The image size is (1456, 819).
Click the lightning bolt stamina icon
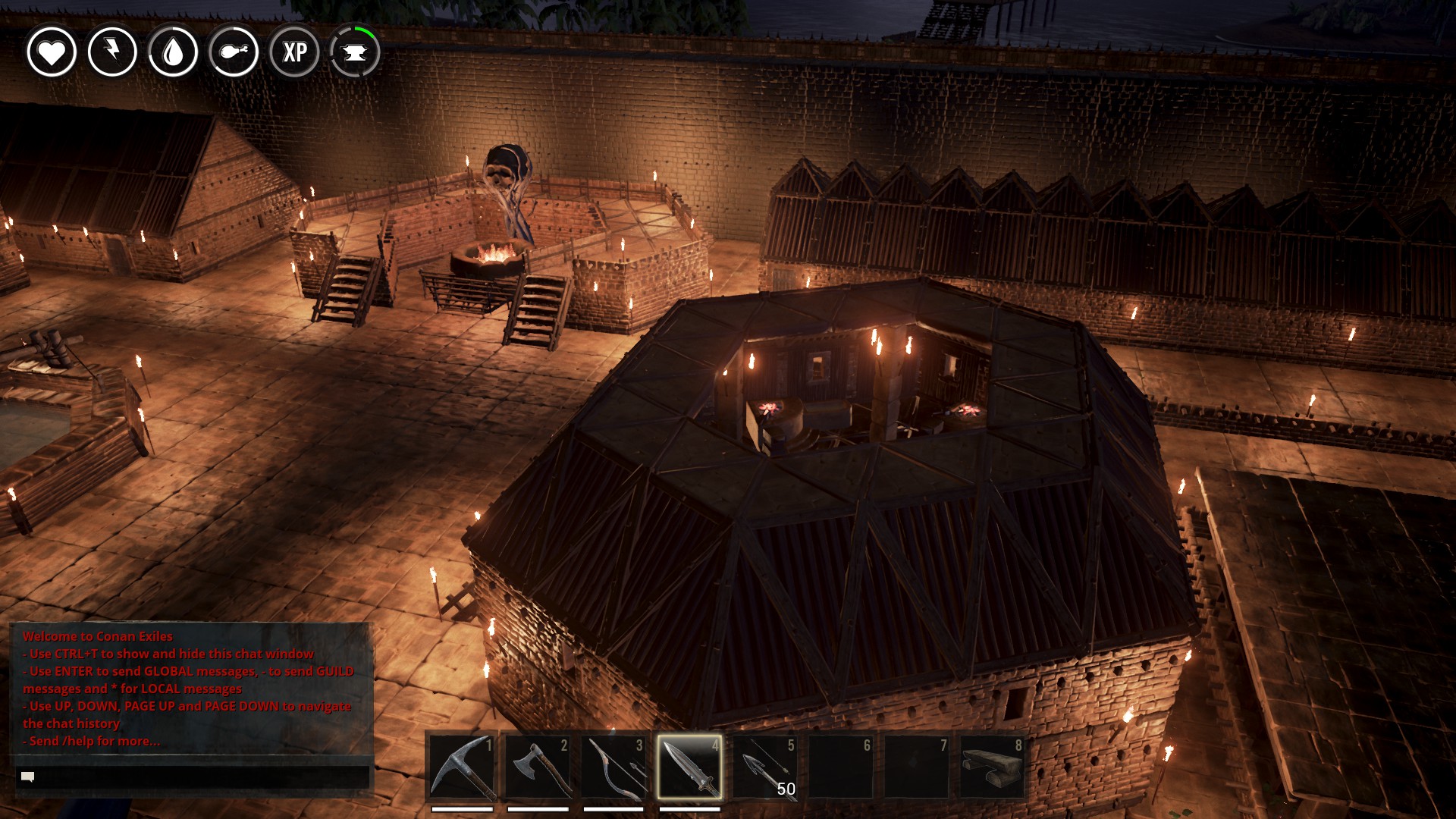[112, 52]
